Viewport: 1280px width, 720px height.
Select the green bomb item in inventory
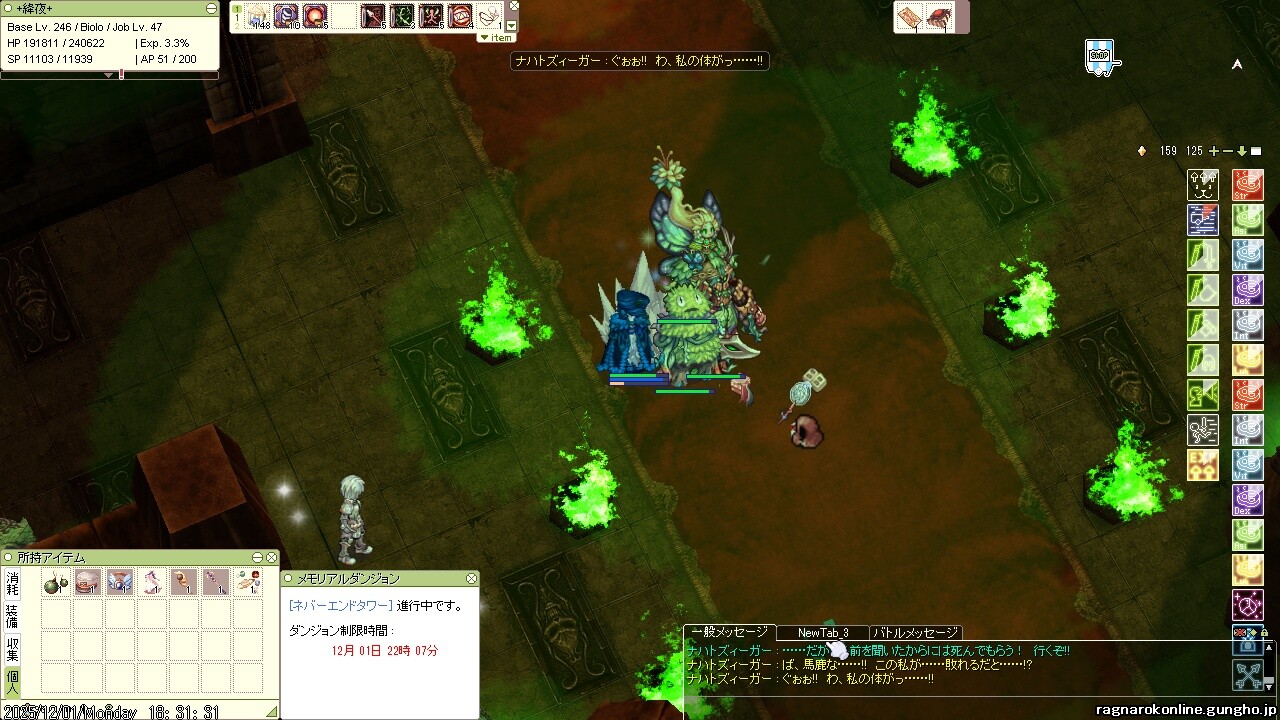click(56, 583)
